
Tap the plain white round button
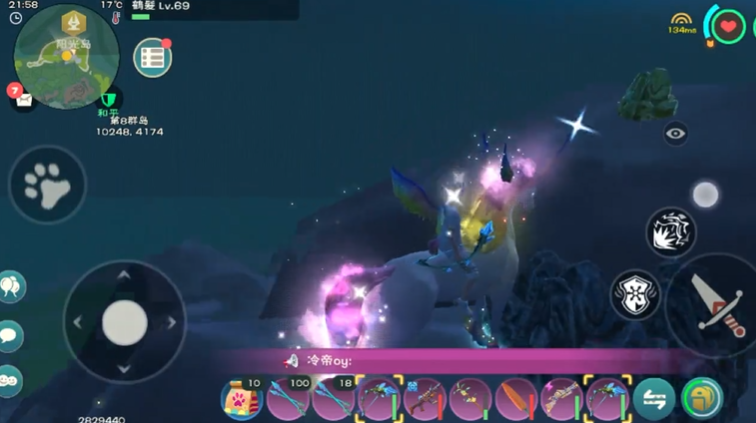tap(705, 194)
